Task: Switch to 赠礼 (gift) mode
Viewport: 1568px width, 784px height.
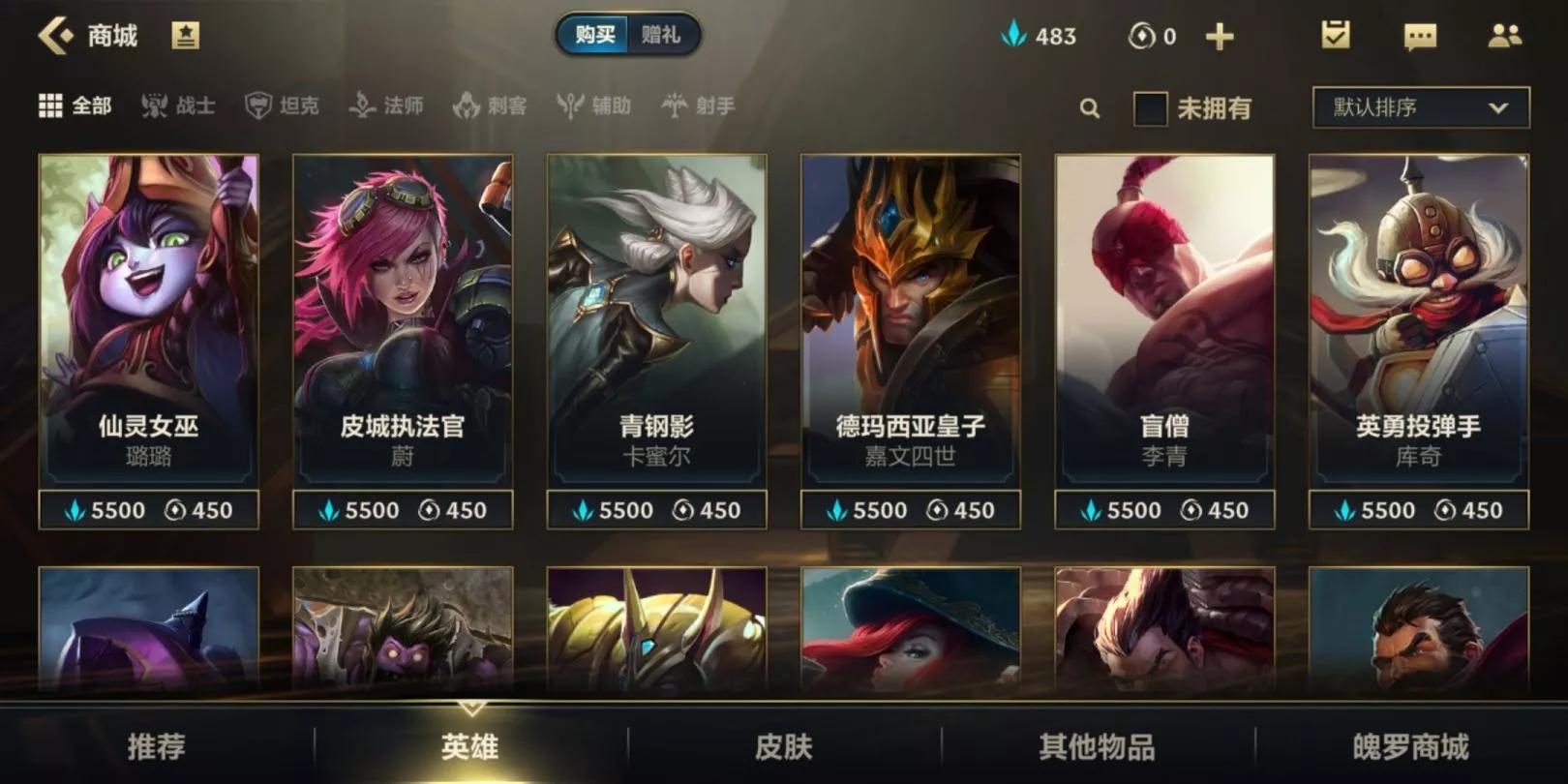Action: [663, 35]
